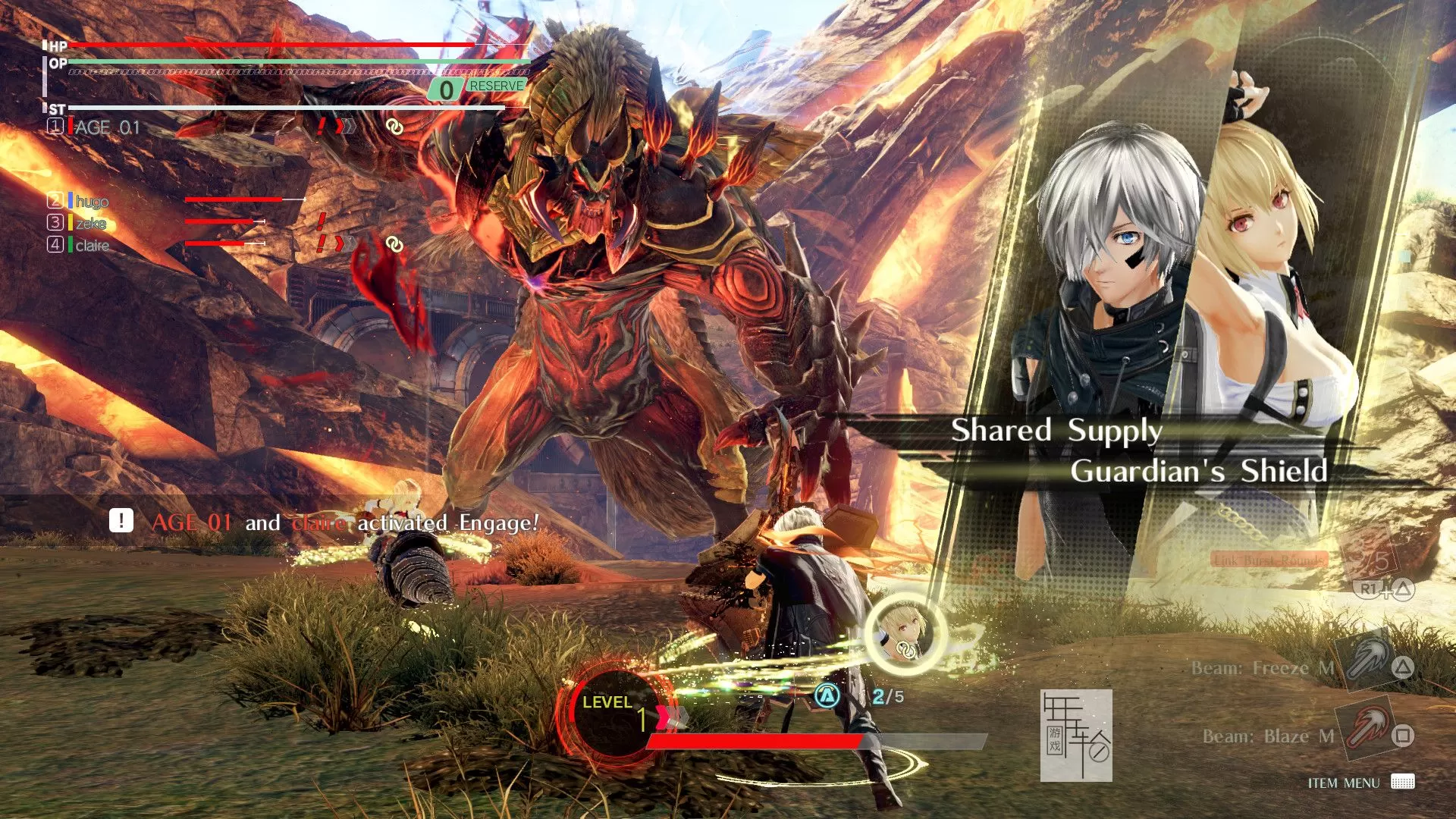Select zeke in the party list
1456x819 pixels.
[x=90, y=223]
